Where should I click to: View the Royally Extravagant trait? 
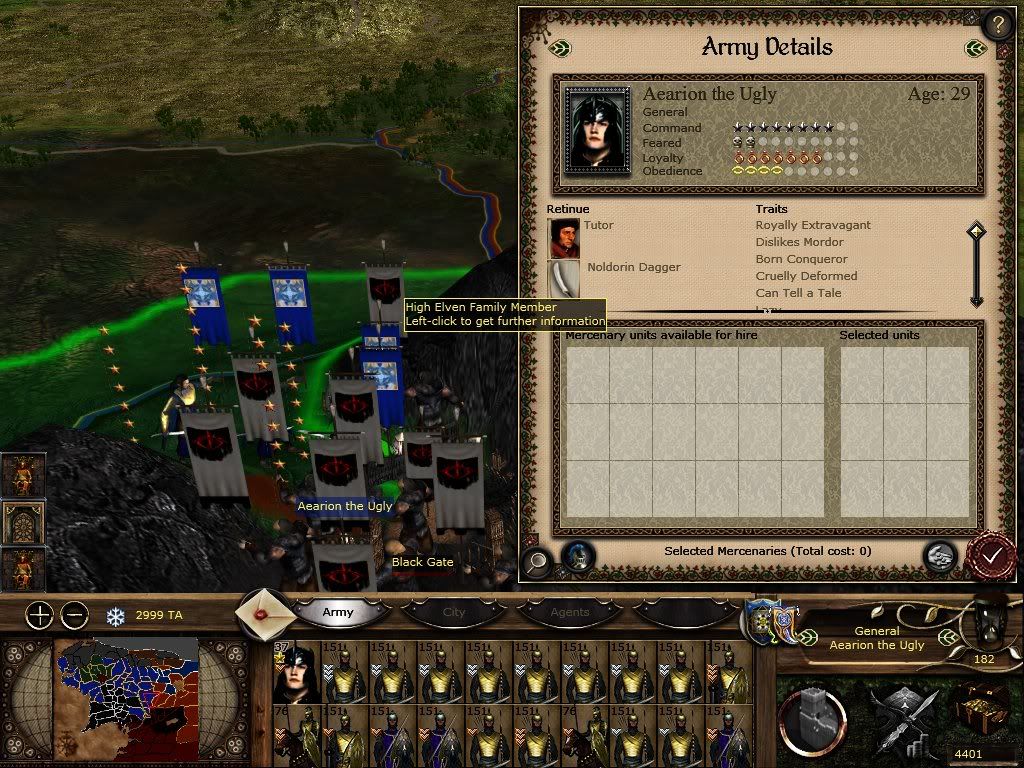(x=813, y=225)
